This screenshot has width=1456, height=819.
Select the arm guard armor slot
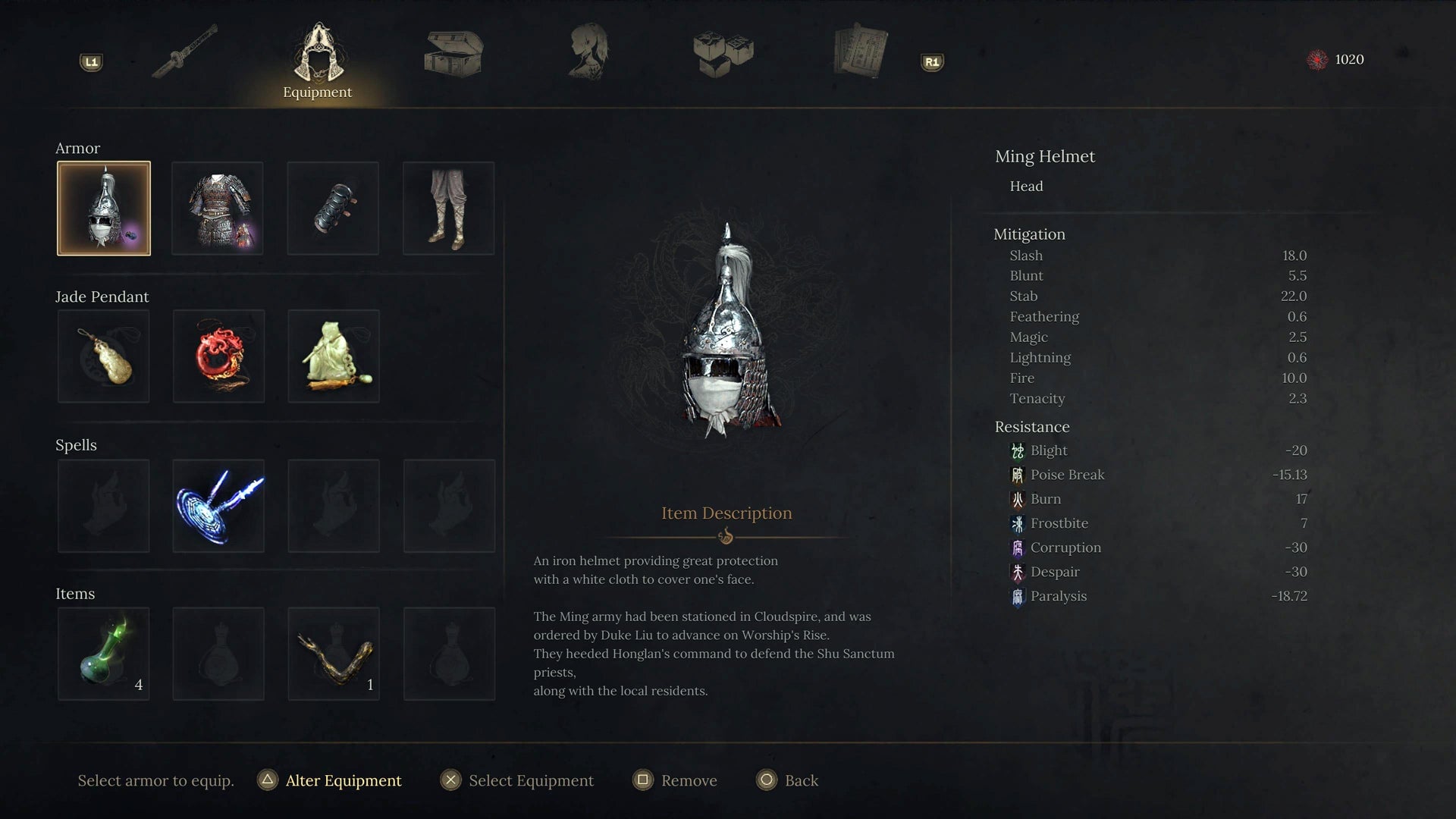point(334,207)
